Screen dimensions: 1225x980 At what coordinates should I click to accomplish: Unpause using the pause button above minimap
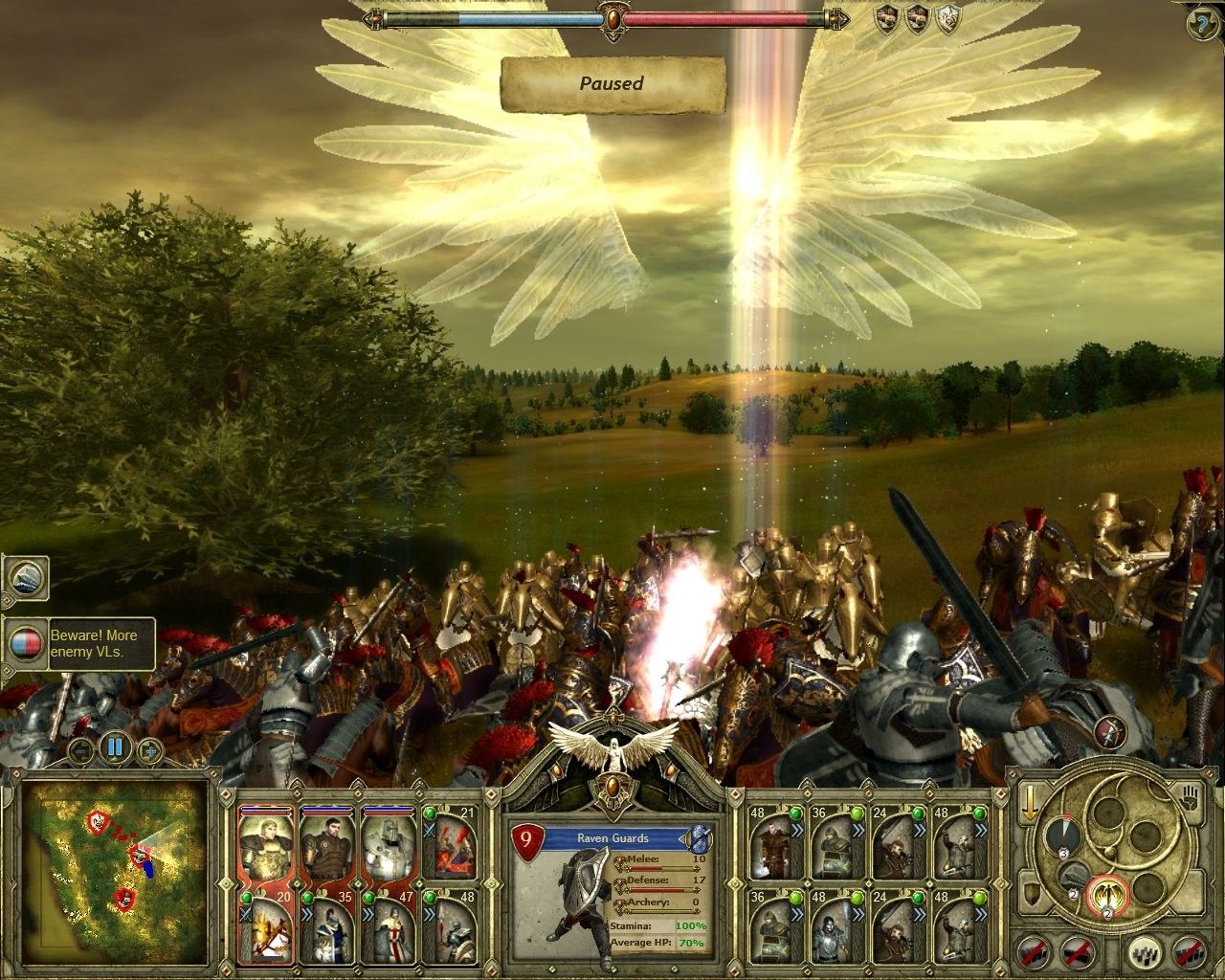pos(114,747)
